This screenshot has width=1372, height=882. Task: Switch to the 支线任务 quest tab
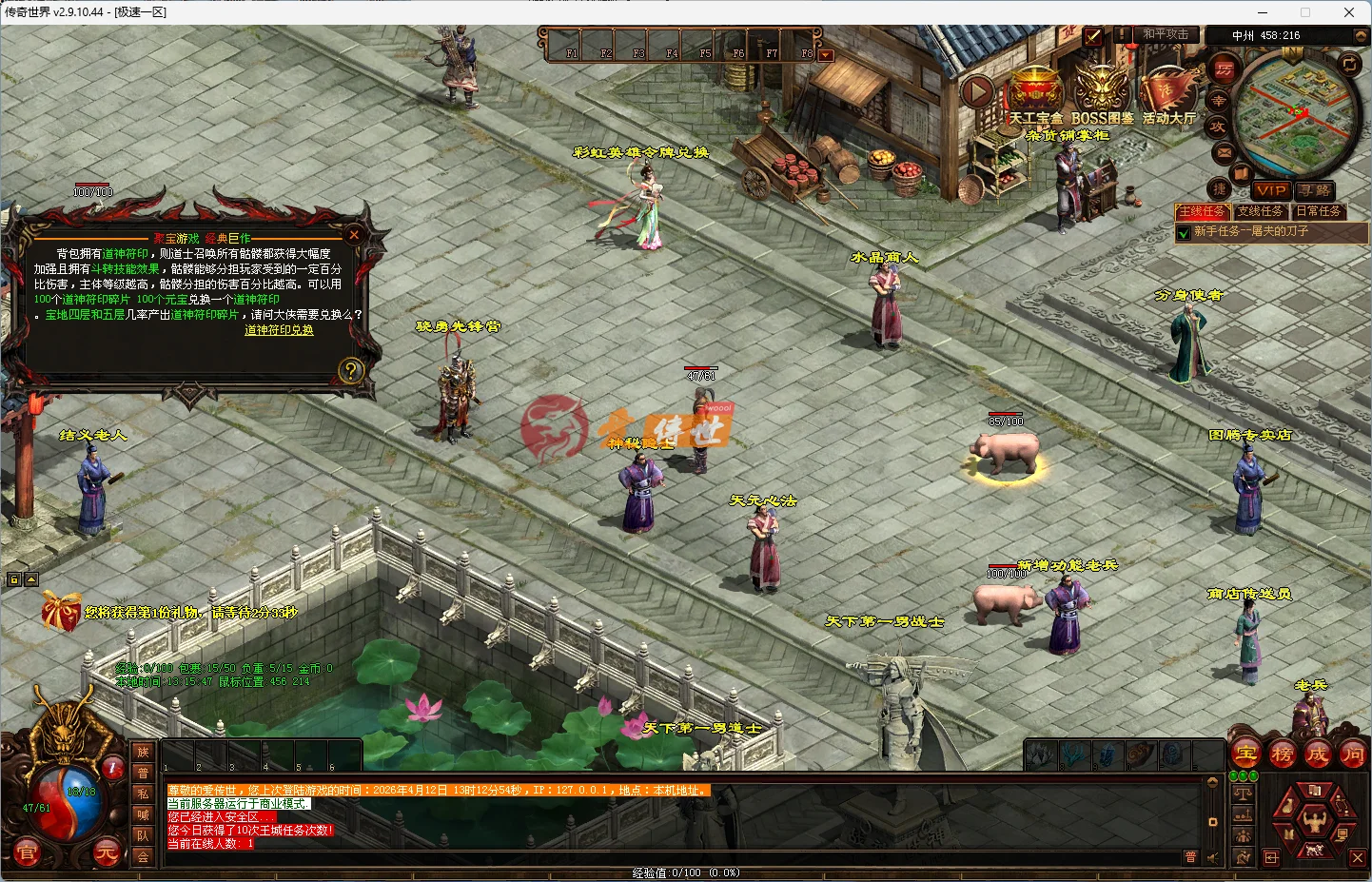click(1261, 212)
